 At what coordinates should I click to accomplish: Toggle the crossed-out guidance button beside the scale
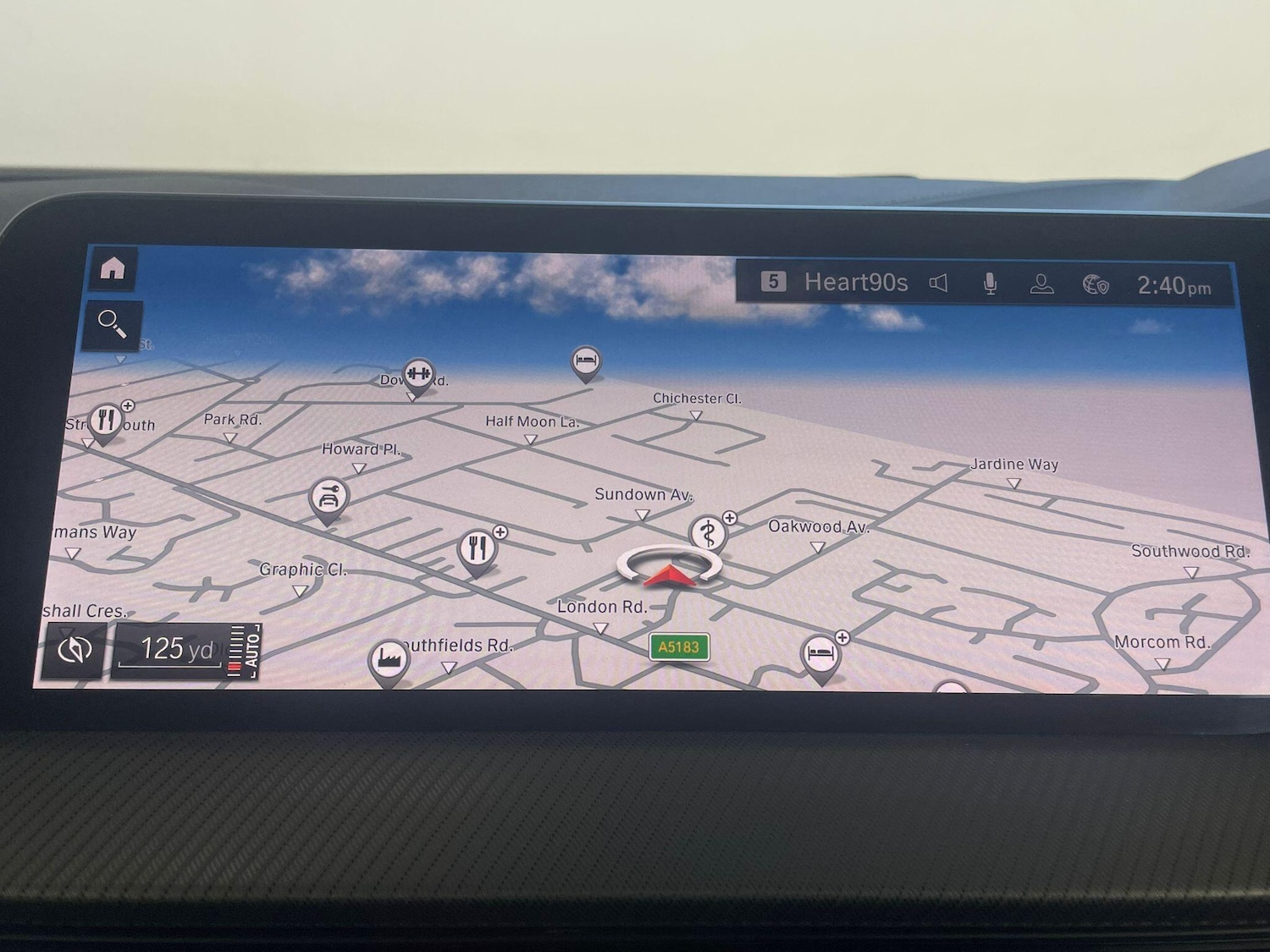(x=75, y=650)
